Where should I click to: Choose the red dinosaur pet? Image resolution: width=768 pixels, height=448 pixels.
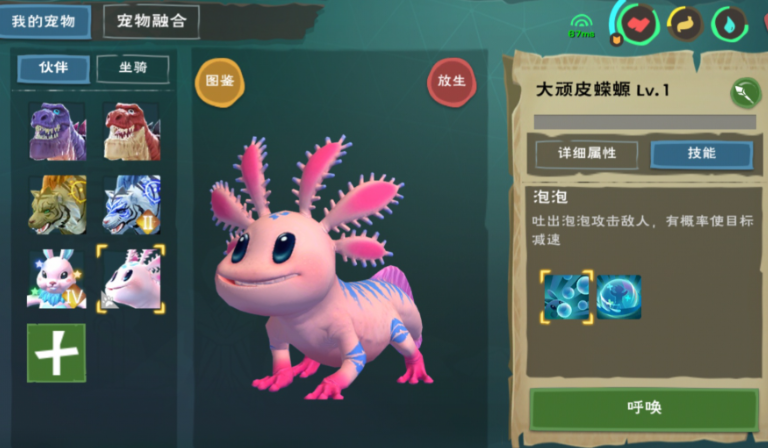(131, 131)
